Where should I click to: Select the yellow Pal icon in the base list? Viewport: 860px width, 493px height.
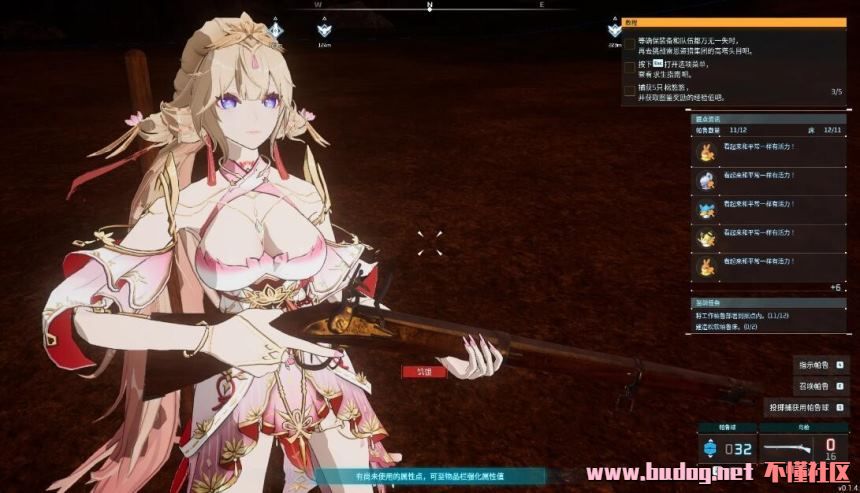(x=706, y=238)
